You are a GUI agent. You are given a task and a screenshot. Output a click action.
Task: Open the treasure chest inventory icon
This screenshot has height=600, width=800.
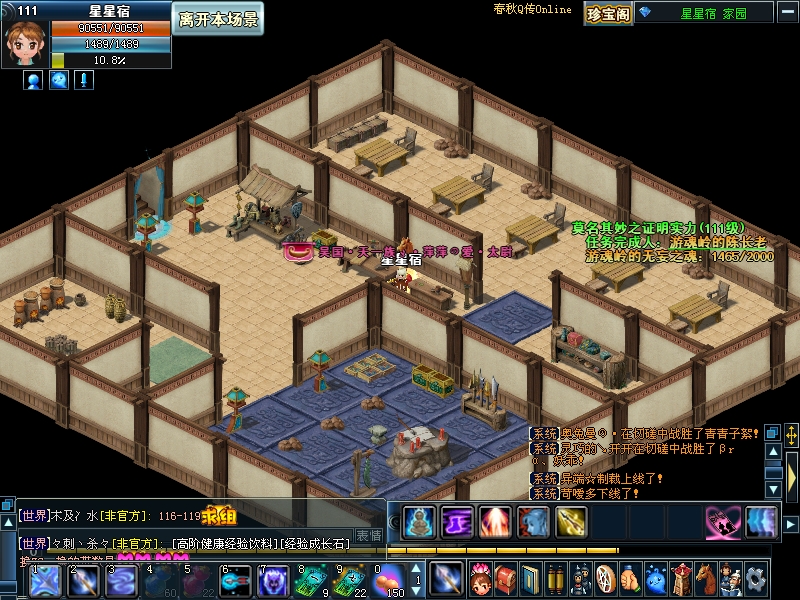[506, 579]
